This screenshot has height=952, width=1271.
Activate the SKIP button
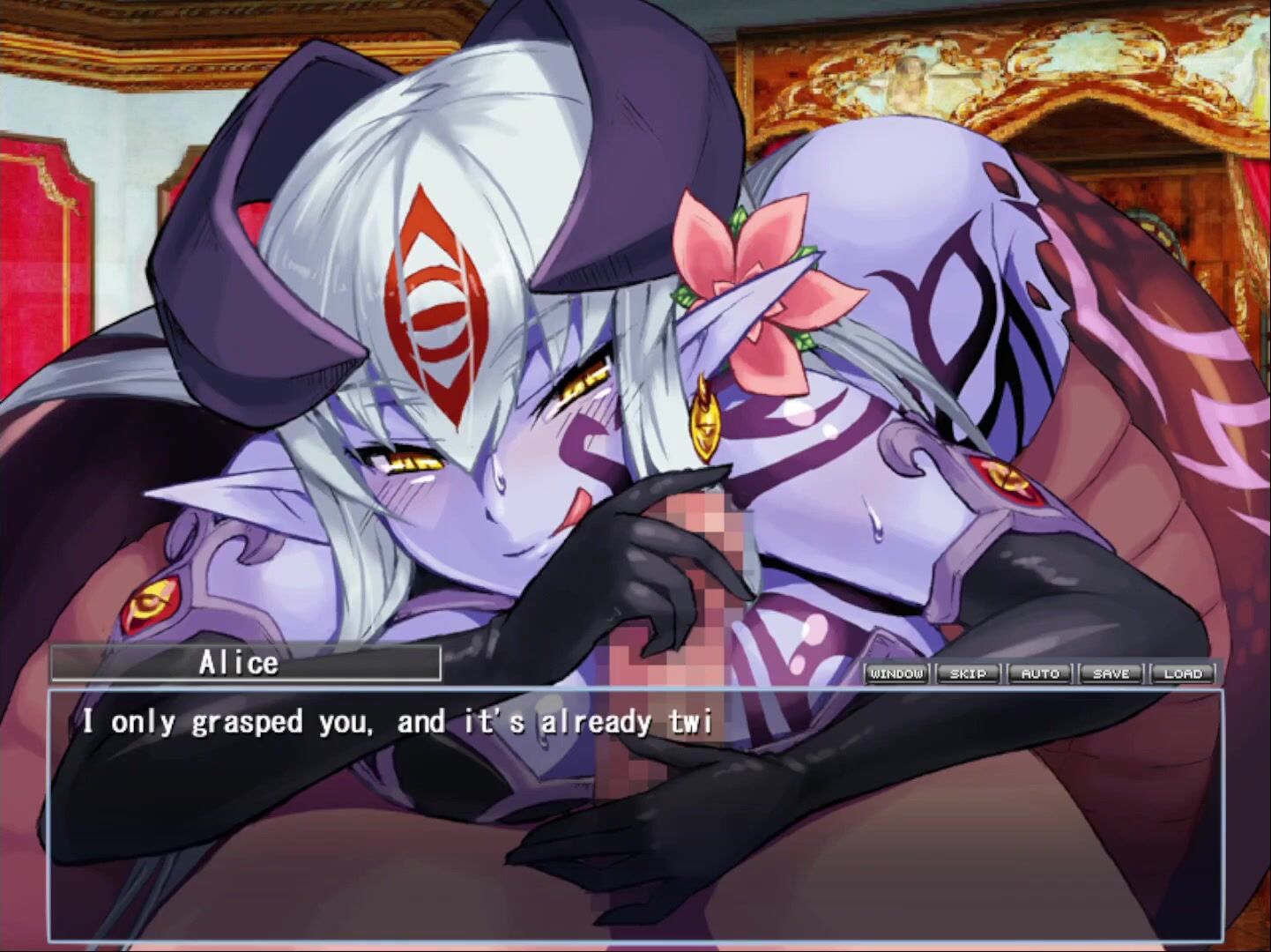coord(968,673)
